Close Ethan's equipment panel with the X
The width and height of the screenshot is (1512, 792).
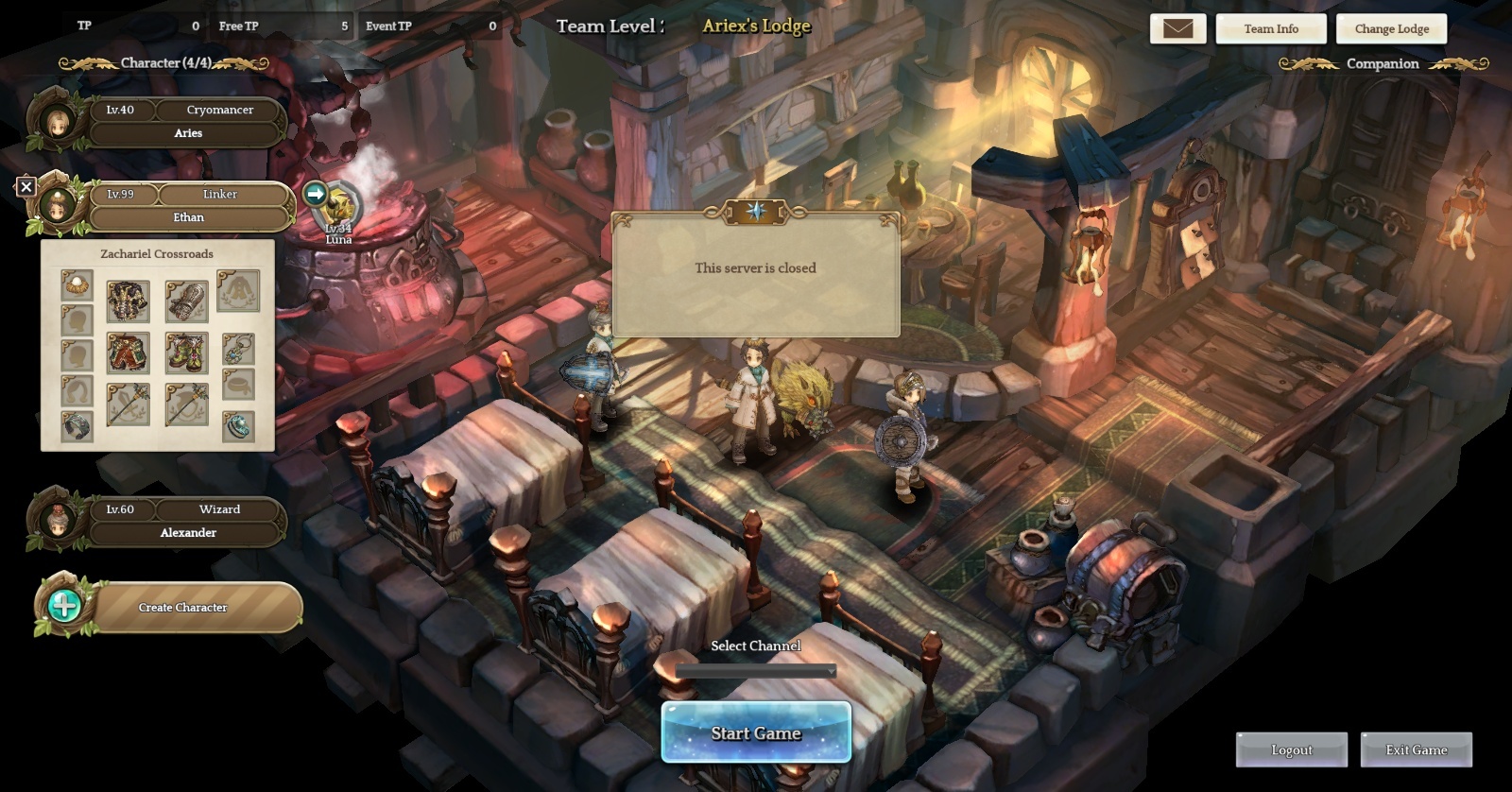point(26,187)
